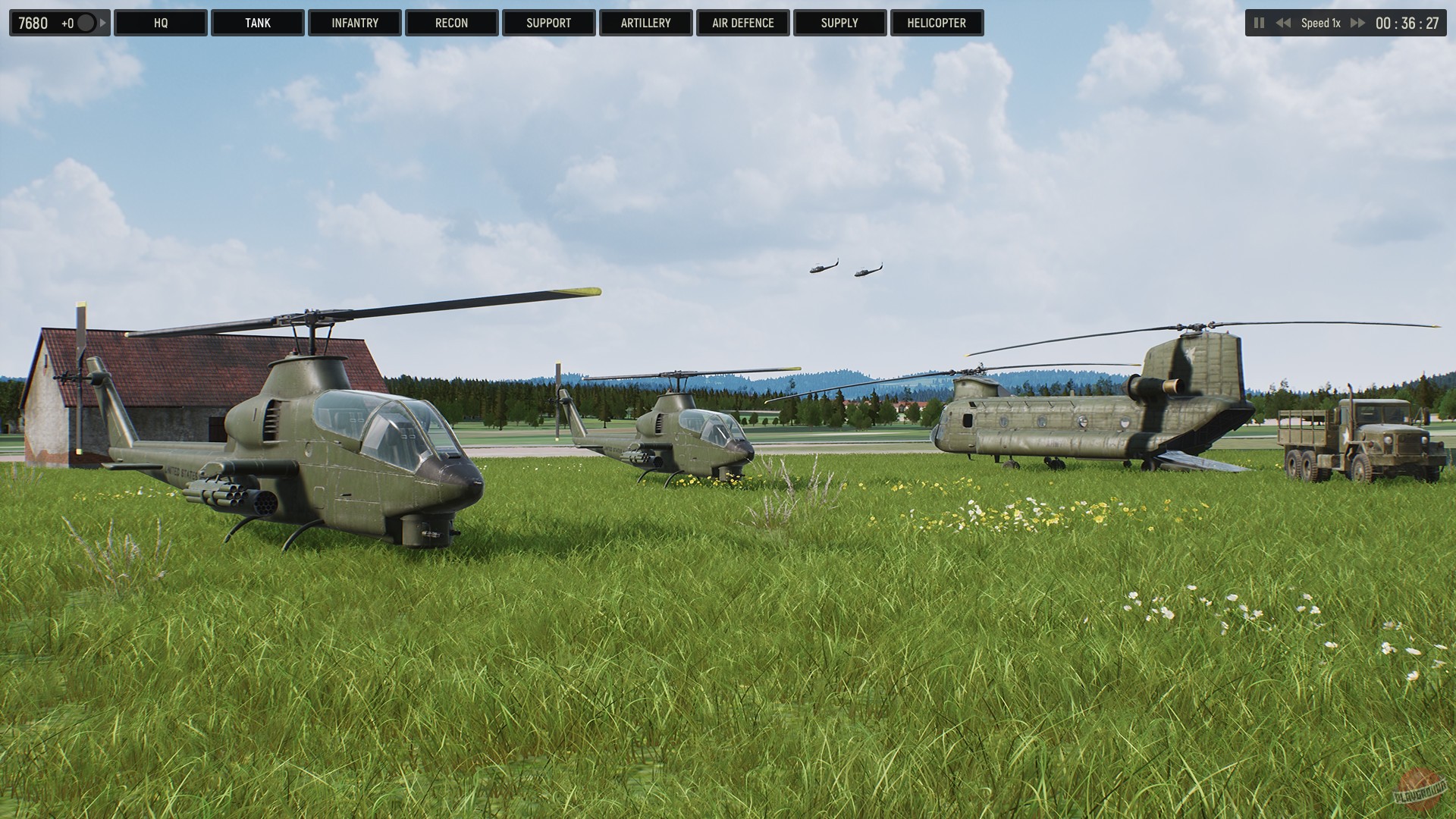Screen dimensions: 1456x819
Task: Open the AIR DEFENCE category
Action: coord(742,23)
